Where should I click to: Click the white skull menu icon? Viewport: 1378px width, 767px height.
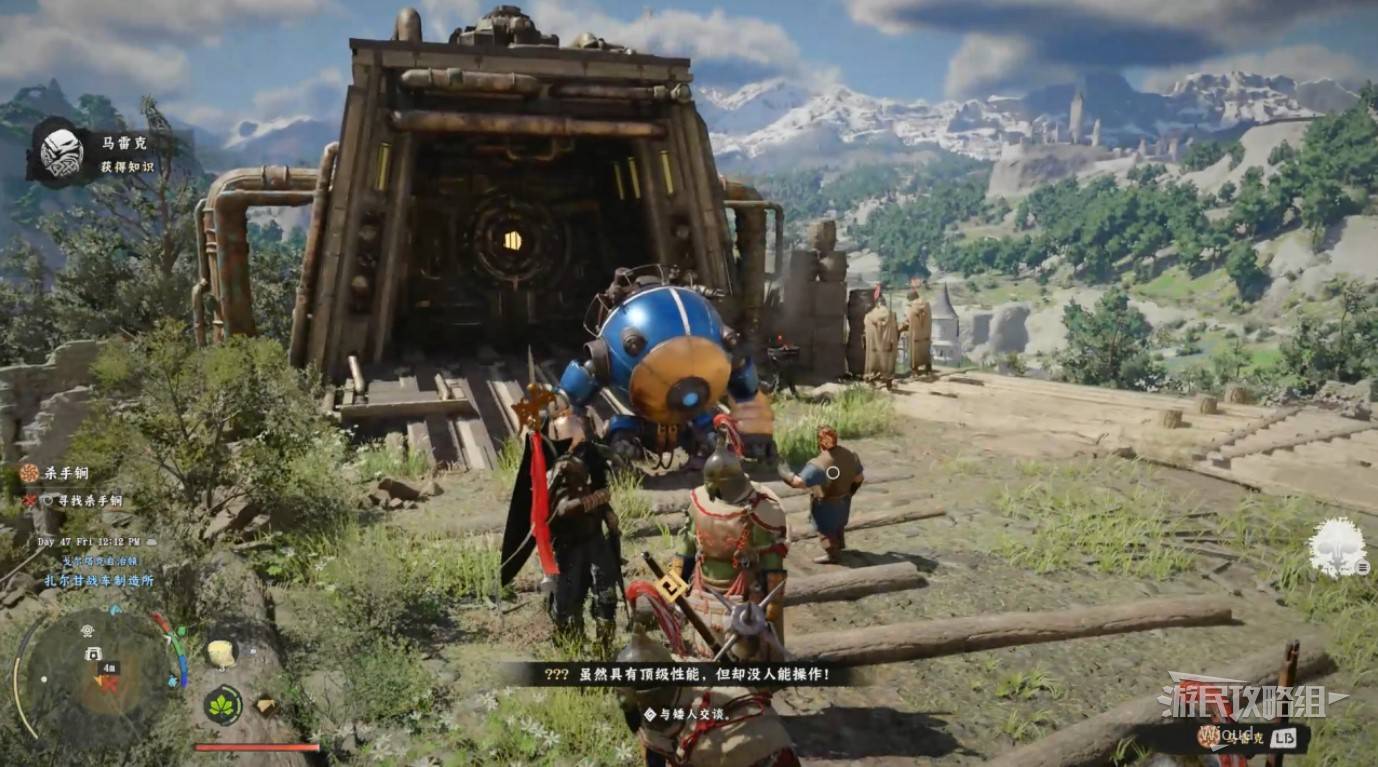click(1337, 548)
